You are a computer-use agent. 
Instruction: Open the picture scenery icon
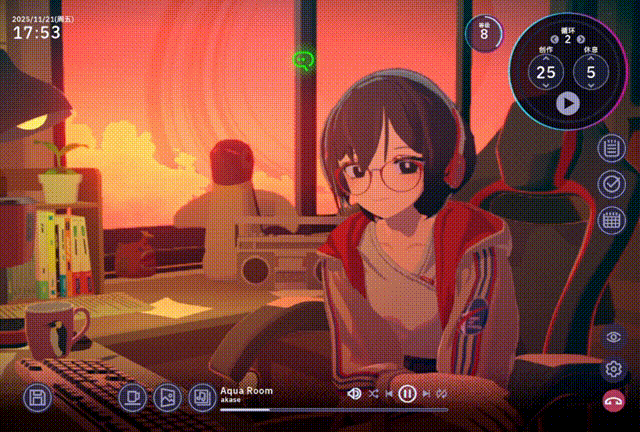(166, 398)
